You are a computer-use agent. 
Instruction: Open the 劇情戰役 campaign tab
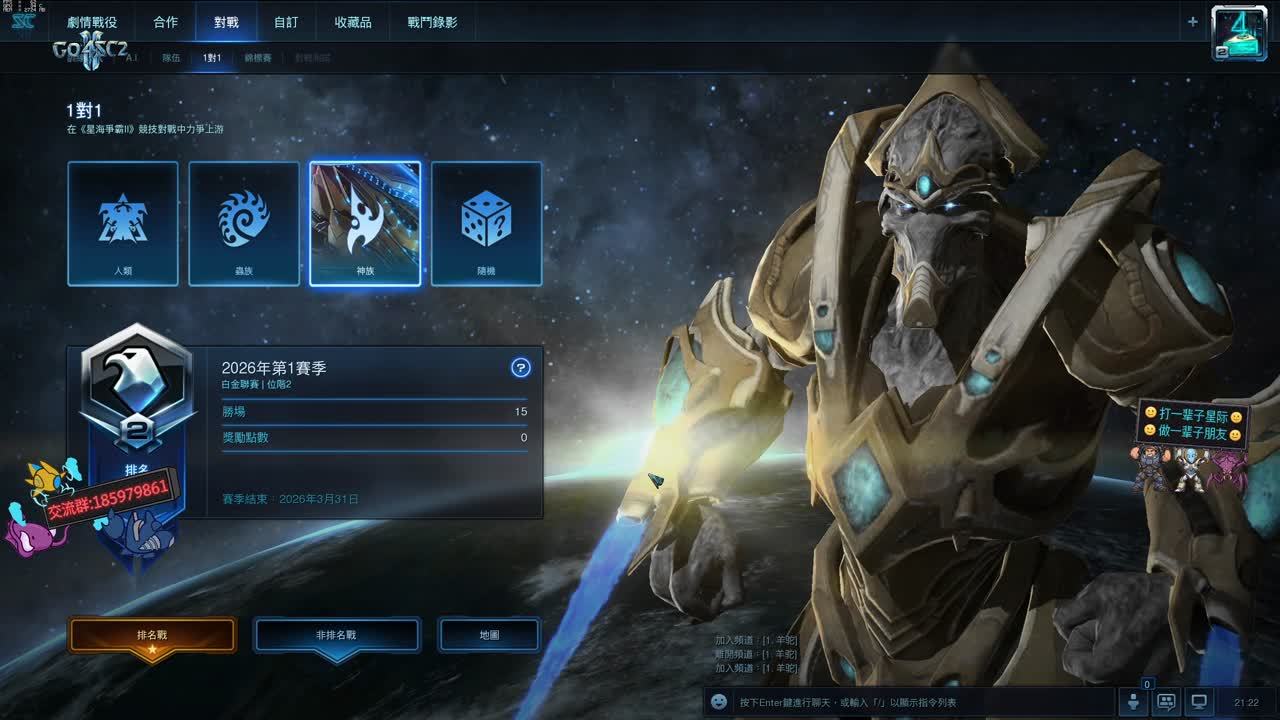[x=92, y=22]
